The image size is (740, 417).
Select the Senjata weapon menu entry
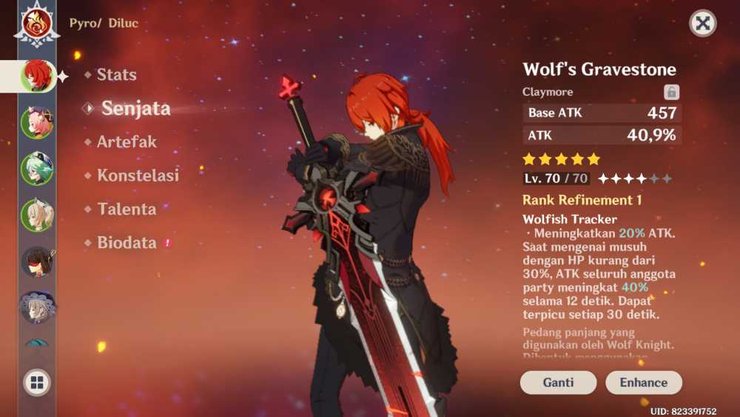pos(135,108)
